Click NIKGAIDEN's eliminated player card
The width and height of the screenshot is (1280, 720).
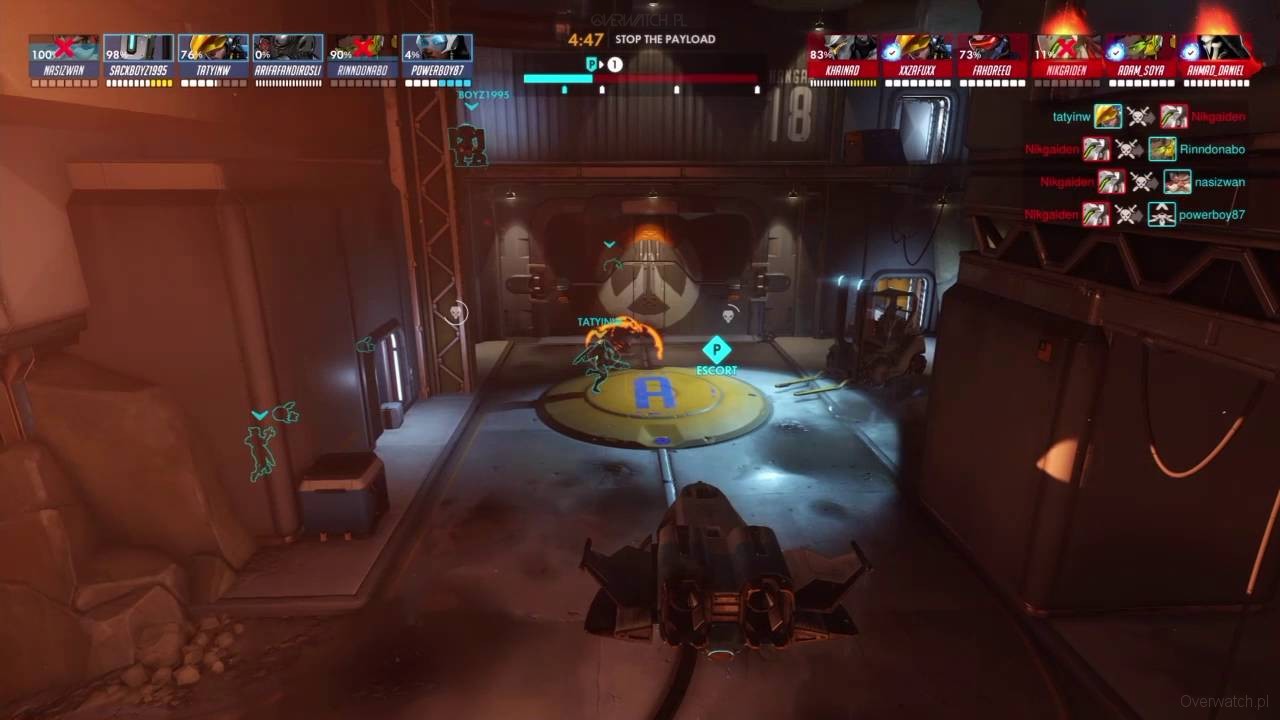1067,56
